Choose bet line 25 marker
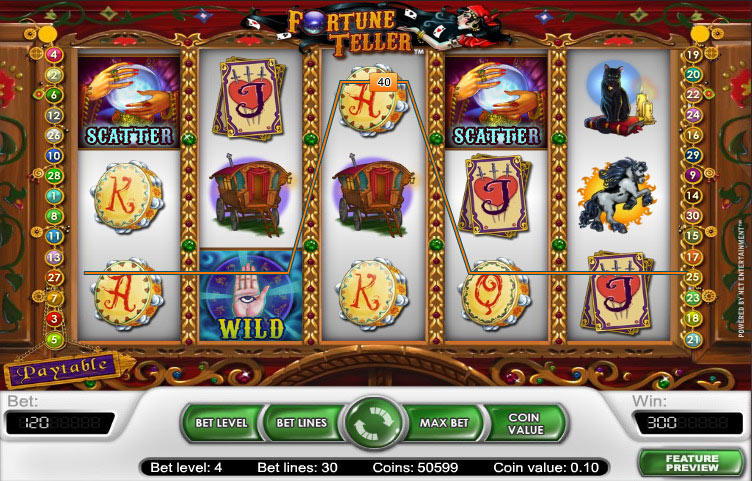This screenshot has width=752, height=481. tap(692, 277)
